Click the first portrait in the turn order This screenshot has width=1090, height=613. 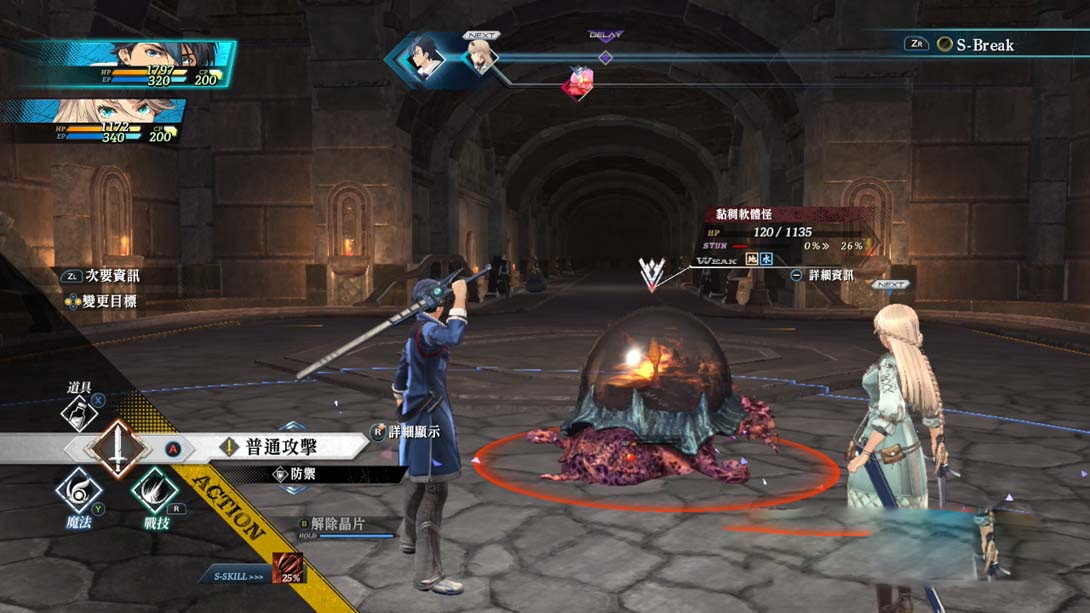pyautogui.click(x=425, y=57)
